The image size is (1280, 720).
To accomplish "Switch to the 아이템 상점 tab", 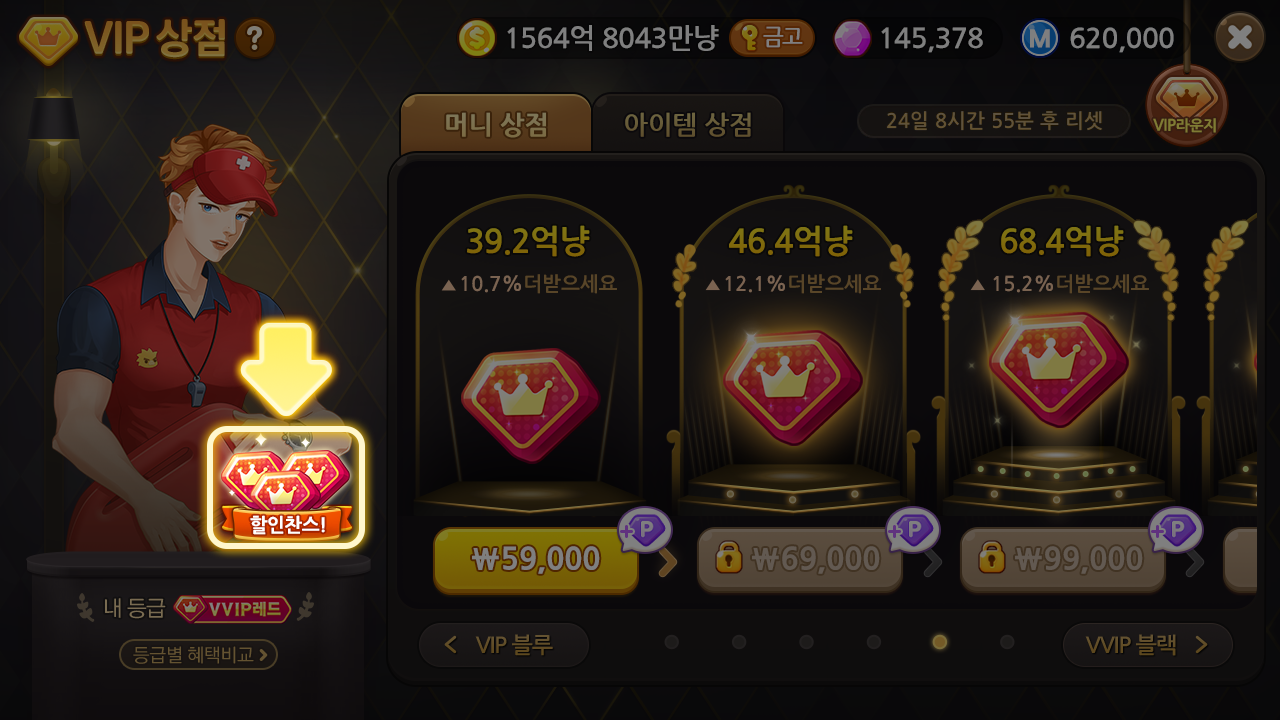I will coord(688,123).
